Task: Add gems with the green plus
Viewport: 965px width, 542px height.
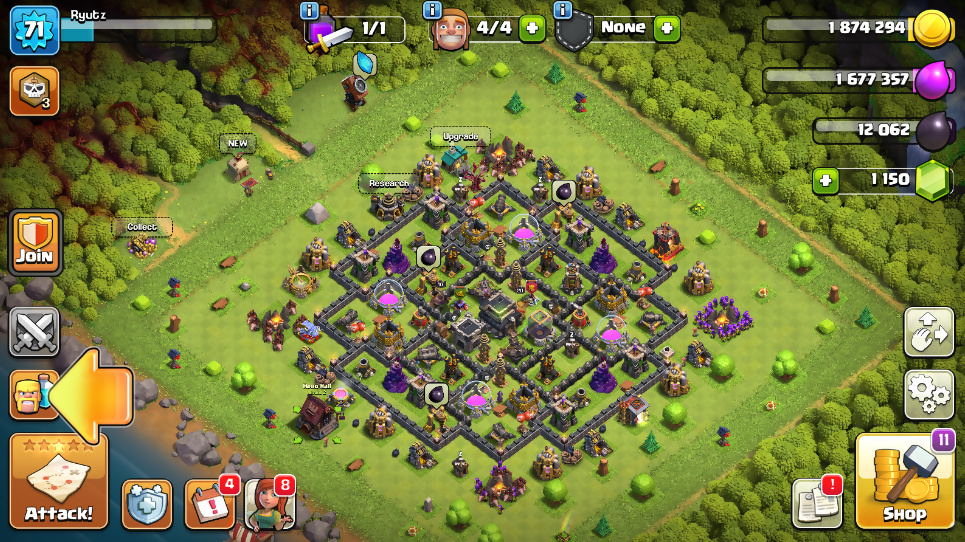Action: pyautogui.click(x=825, y=181)
